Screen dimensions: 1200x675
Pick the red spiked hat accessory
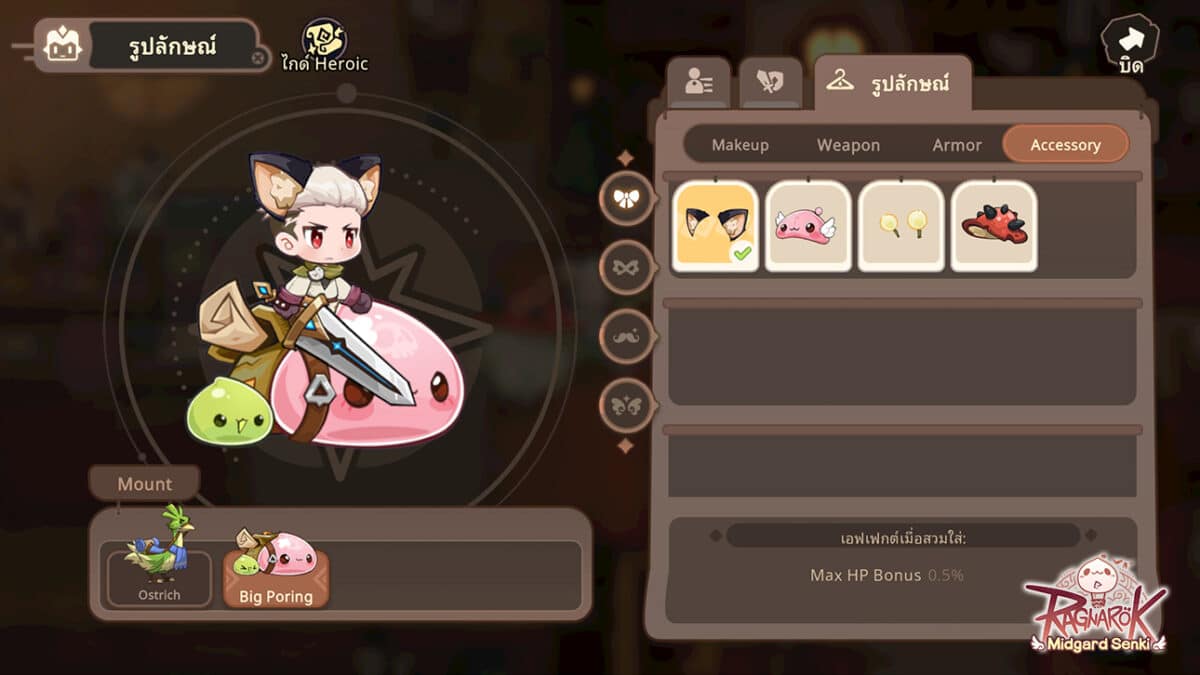point(994,226)
